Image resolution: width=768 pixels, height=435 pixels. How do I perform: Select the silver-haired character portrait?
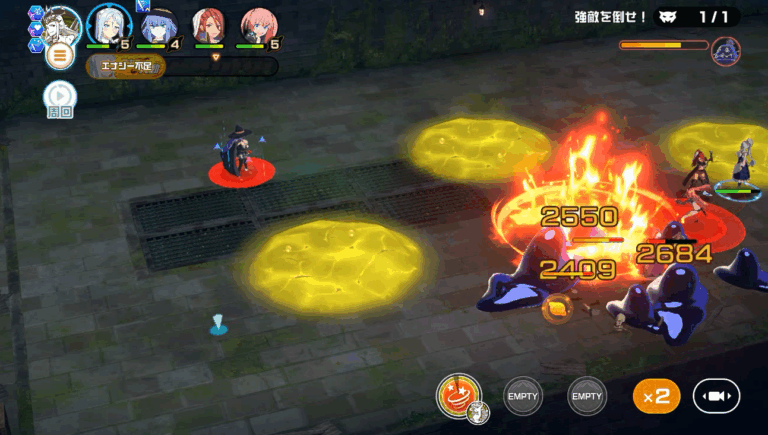click(x=105, y=24)
